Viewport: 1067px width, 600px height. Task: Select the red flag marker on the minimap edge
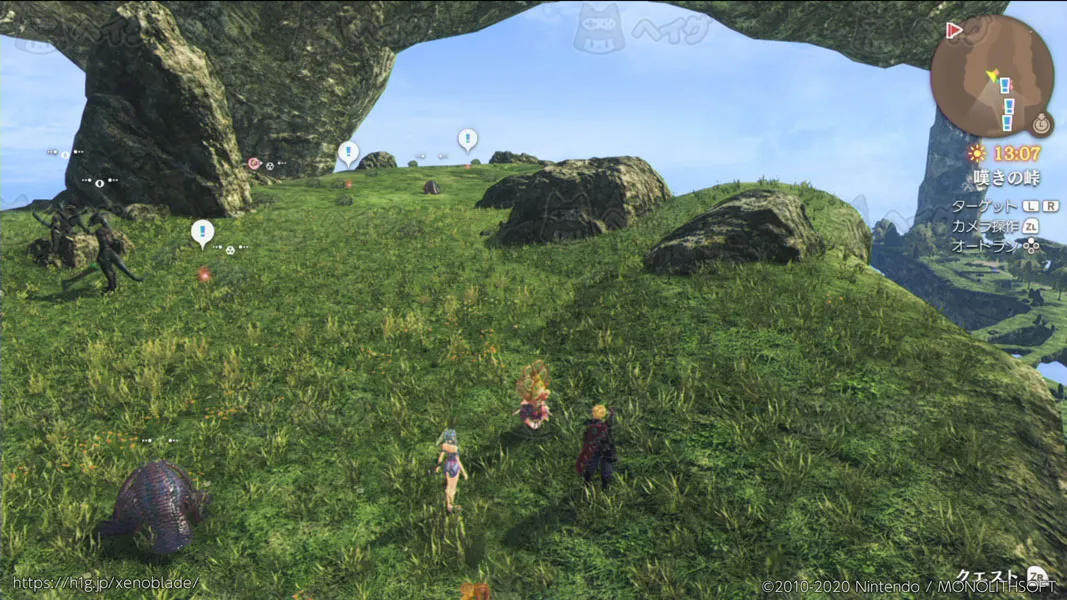[954, 31]
